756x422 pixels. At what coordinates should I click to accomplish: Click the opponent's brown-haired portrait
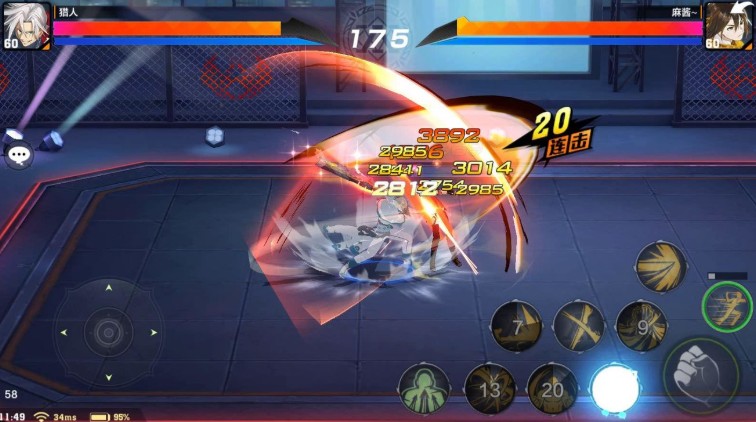point(730,22)
